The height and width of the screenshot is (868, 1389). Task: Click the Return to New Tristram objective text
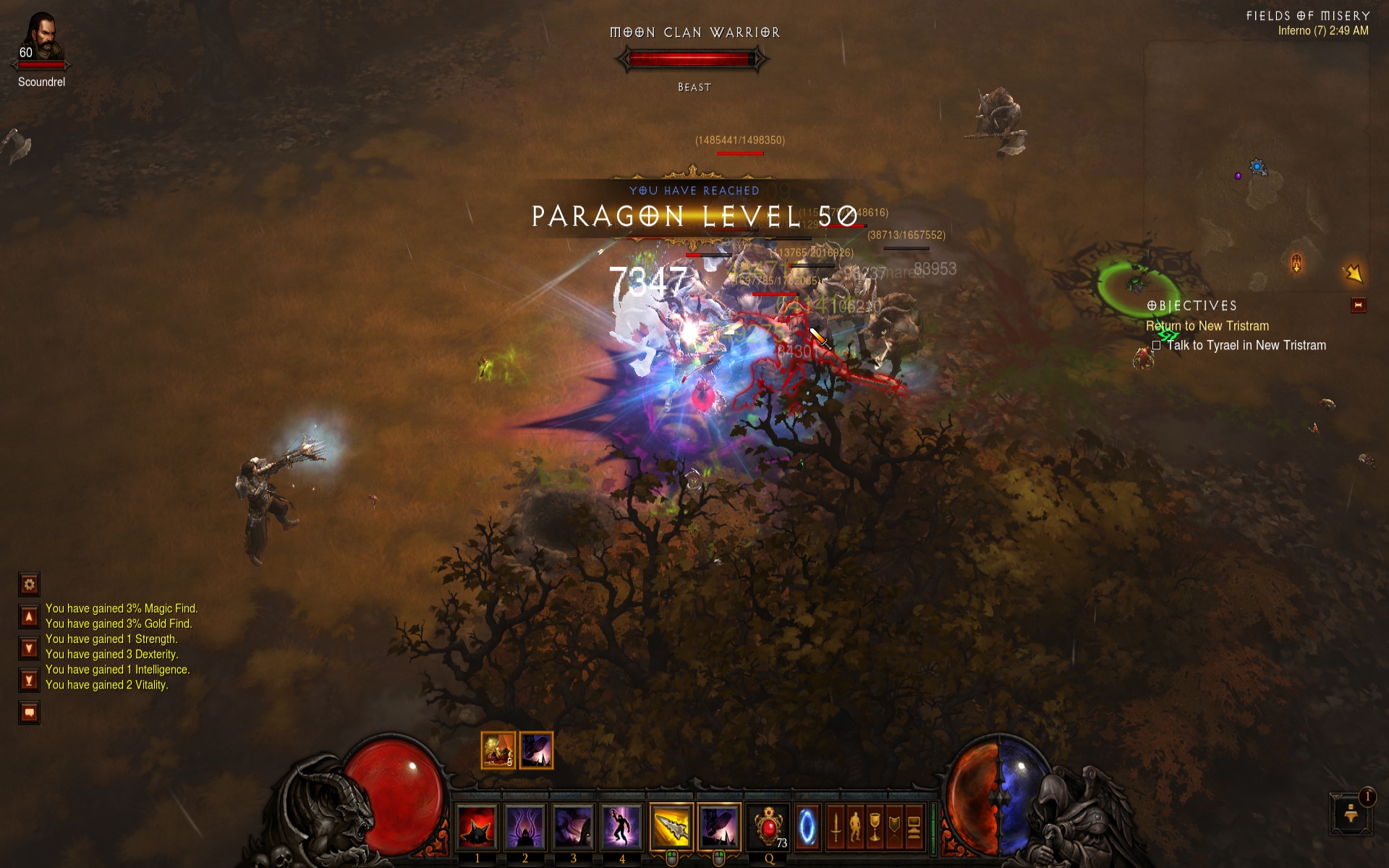point(1207,326)
